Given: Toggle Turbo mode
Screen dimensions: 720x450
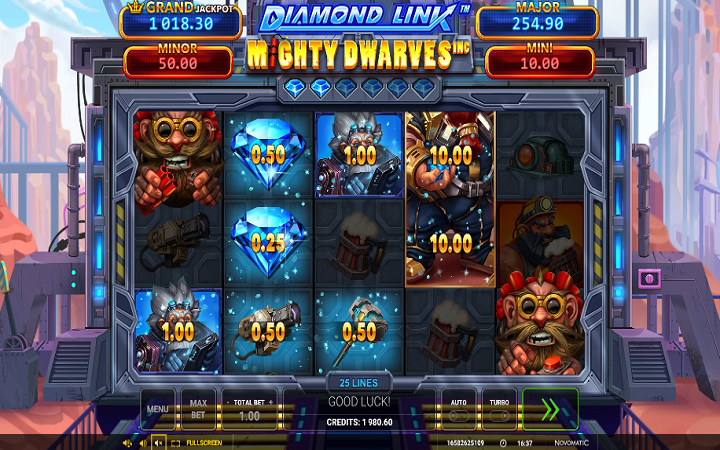Looking at the screenshot, I should (x=500, y=412).
